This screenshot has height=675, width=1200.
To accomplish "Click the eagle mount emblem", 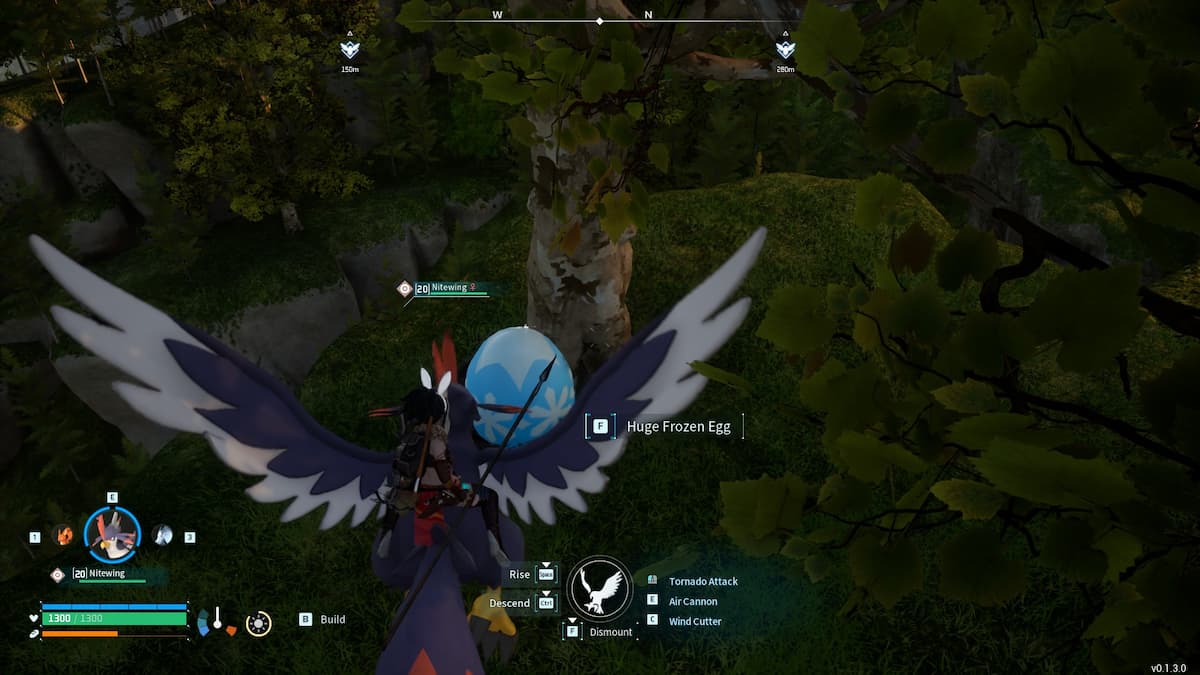I will tap(600, 588).
